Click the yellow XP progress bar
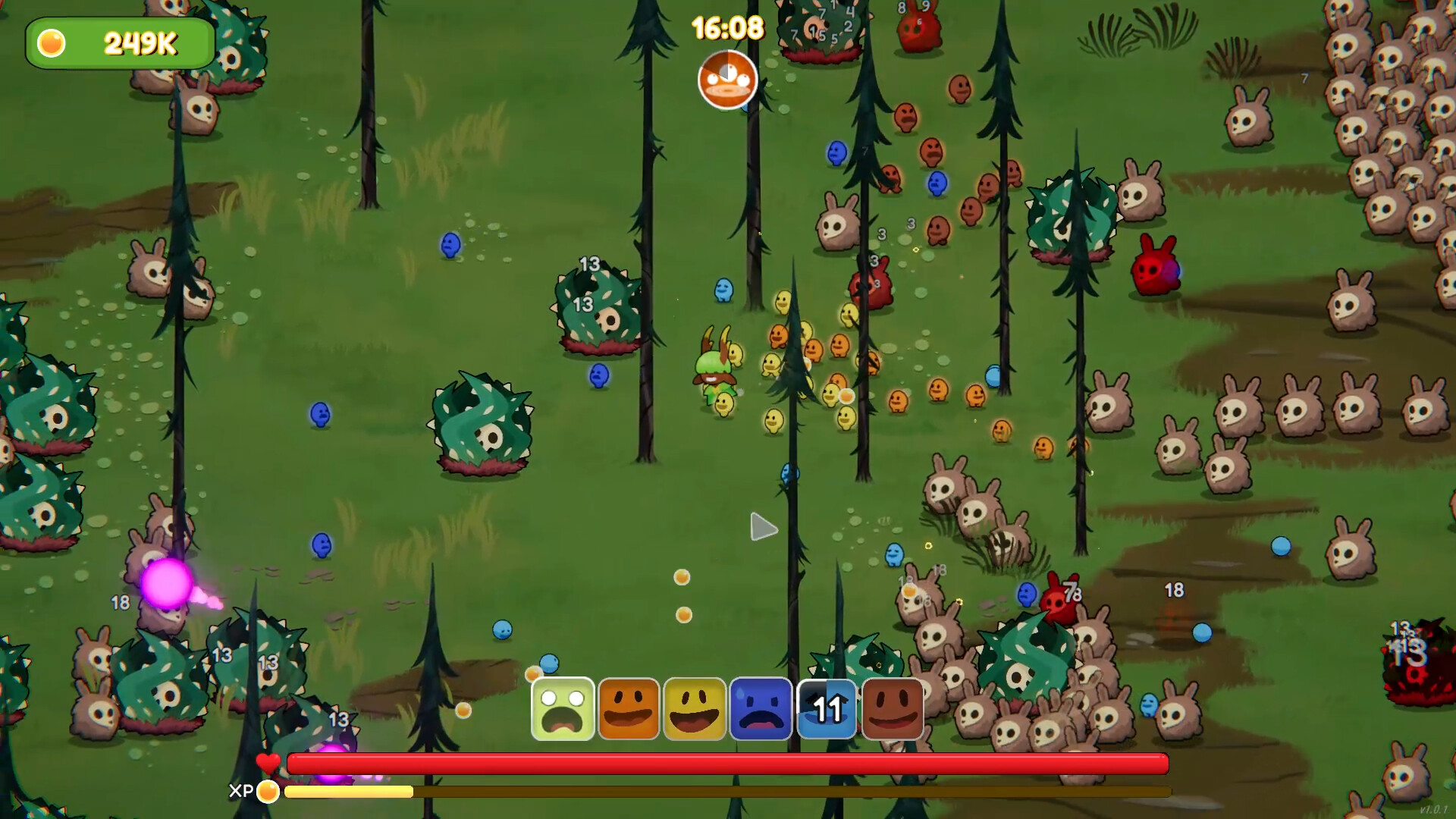Screen dimensions: 1456x819 click(x=349, y=791)
